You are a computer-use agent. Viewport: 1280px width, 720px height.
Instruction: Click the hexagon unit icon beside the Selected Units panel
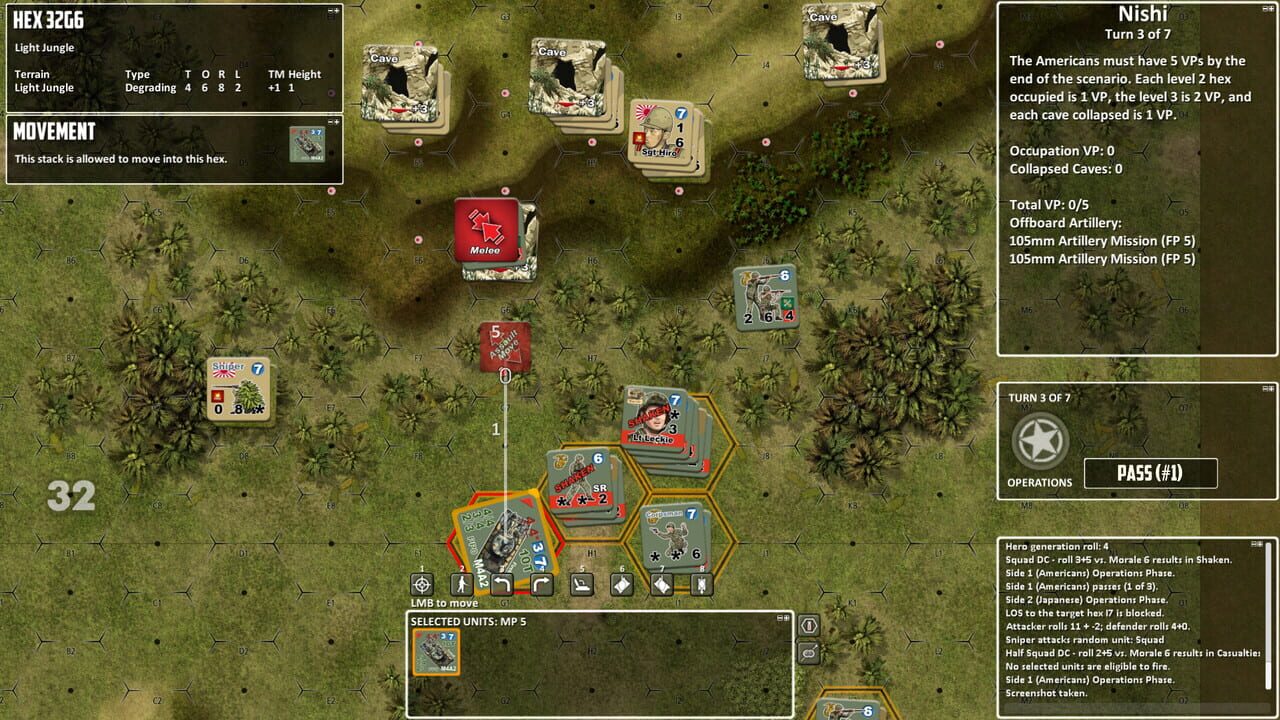click(808, 625)
